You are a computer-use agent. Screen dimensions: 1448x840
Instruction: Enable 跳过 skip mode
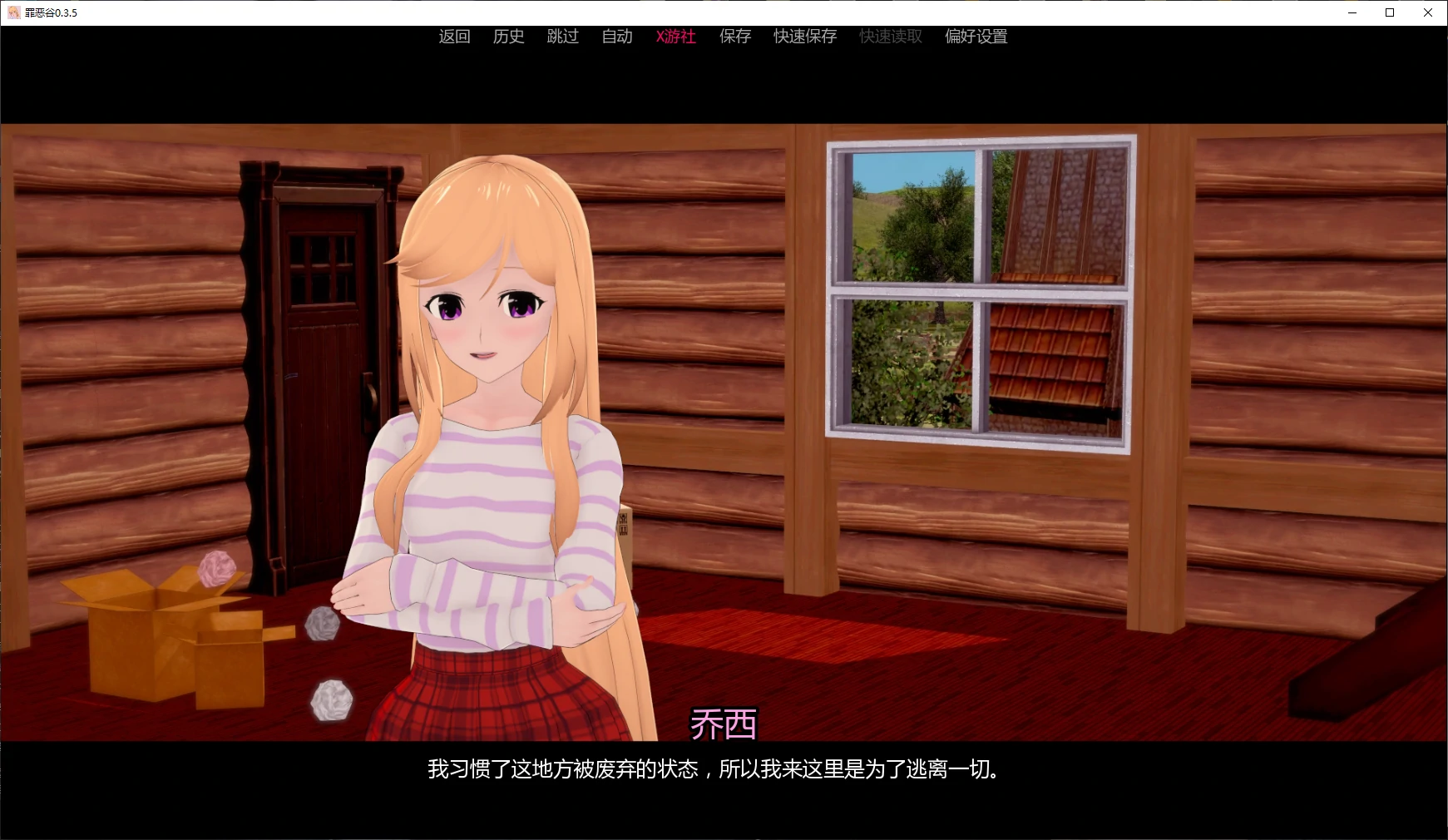point(563,37)
